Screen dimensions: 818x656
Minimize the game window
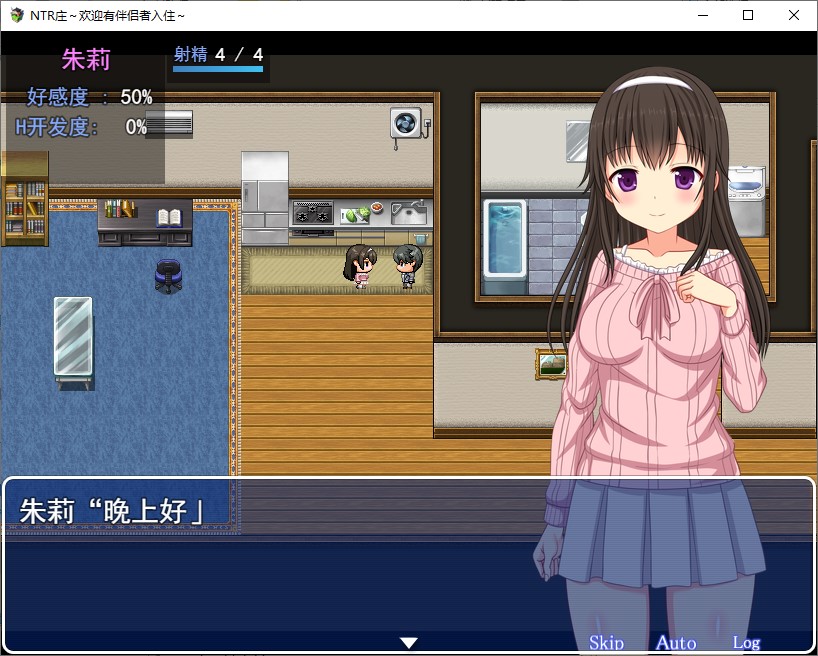click(702, 15)
